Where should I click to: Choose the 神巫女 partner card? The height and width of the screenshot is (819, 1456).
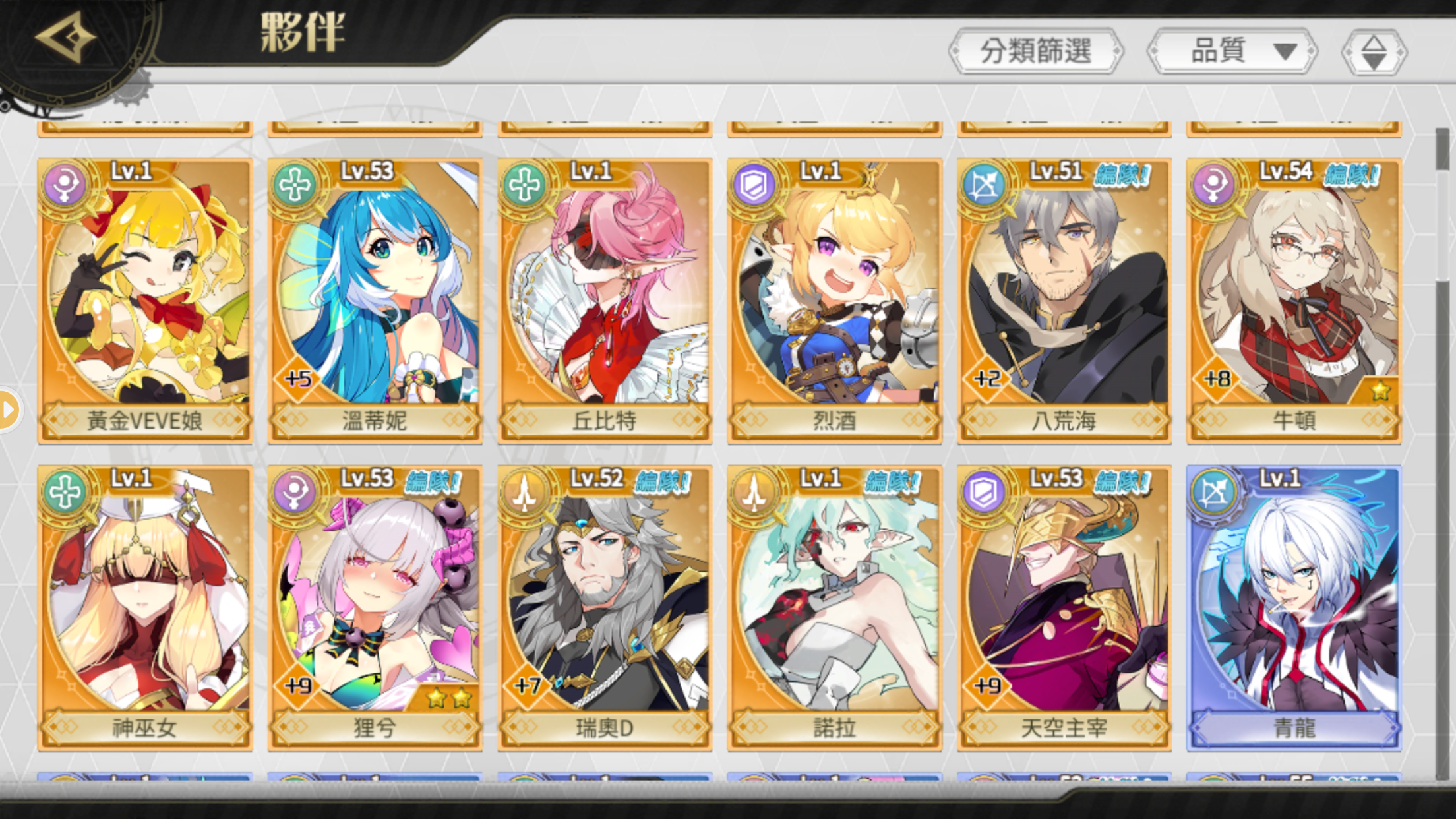coord(145,607)
